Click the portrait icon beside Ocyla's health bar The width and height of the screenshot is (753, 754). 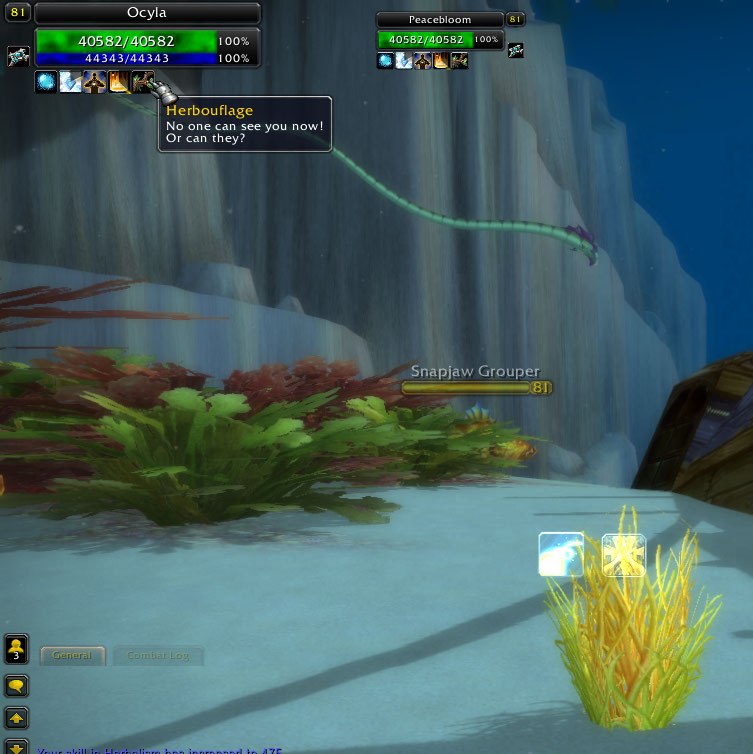(x=18, y=56)
